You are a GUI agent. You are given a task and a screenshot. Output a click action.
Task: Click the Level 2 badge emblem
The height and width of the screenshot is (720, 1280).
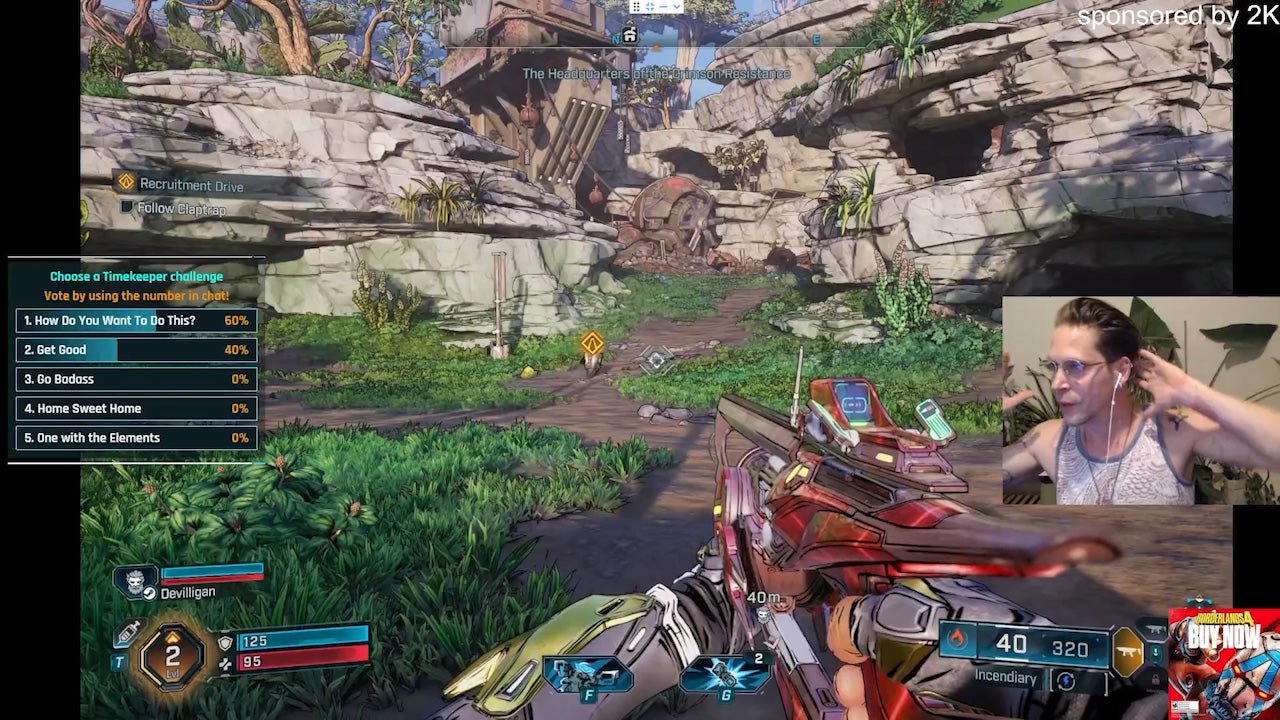[170, 655]
